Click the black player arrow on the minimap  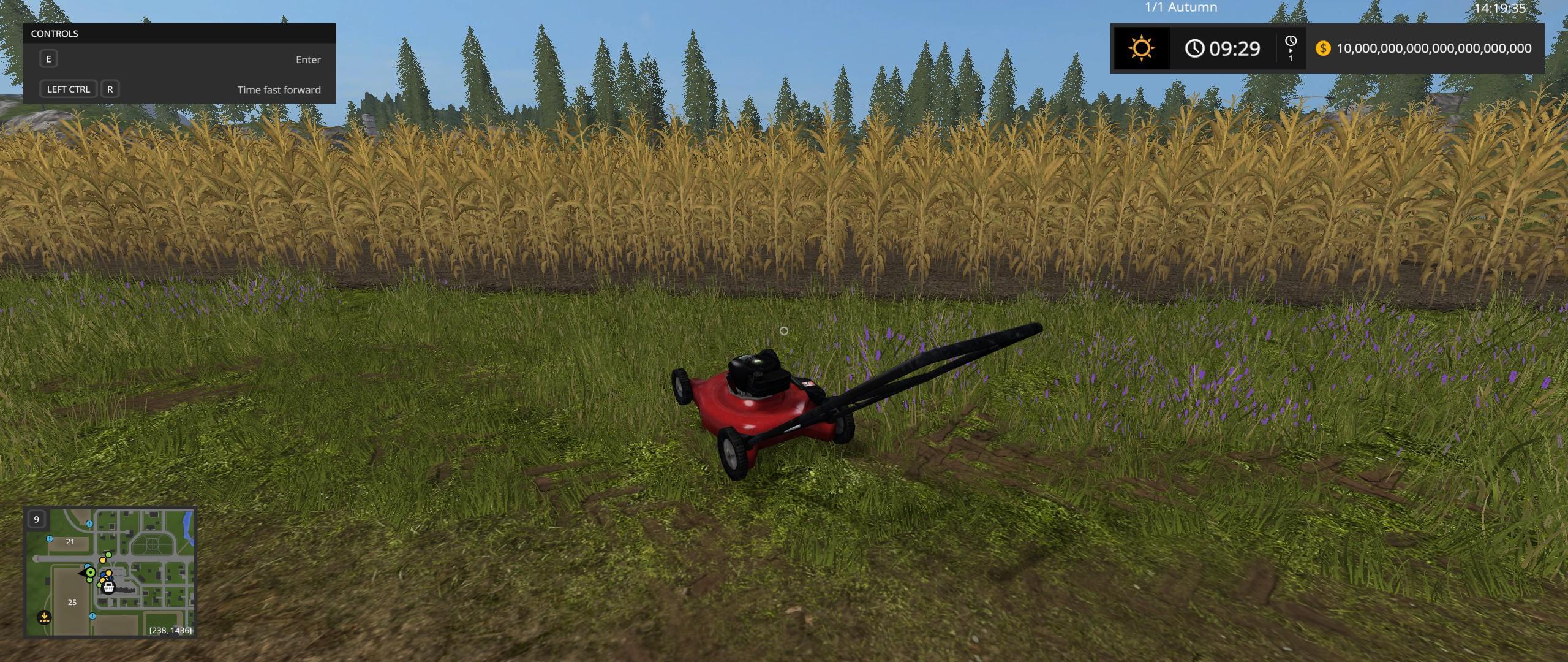[82, 574]
